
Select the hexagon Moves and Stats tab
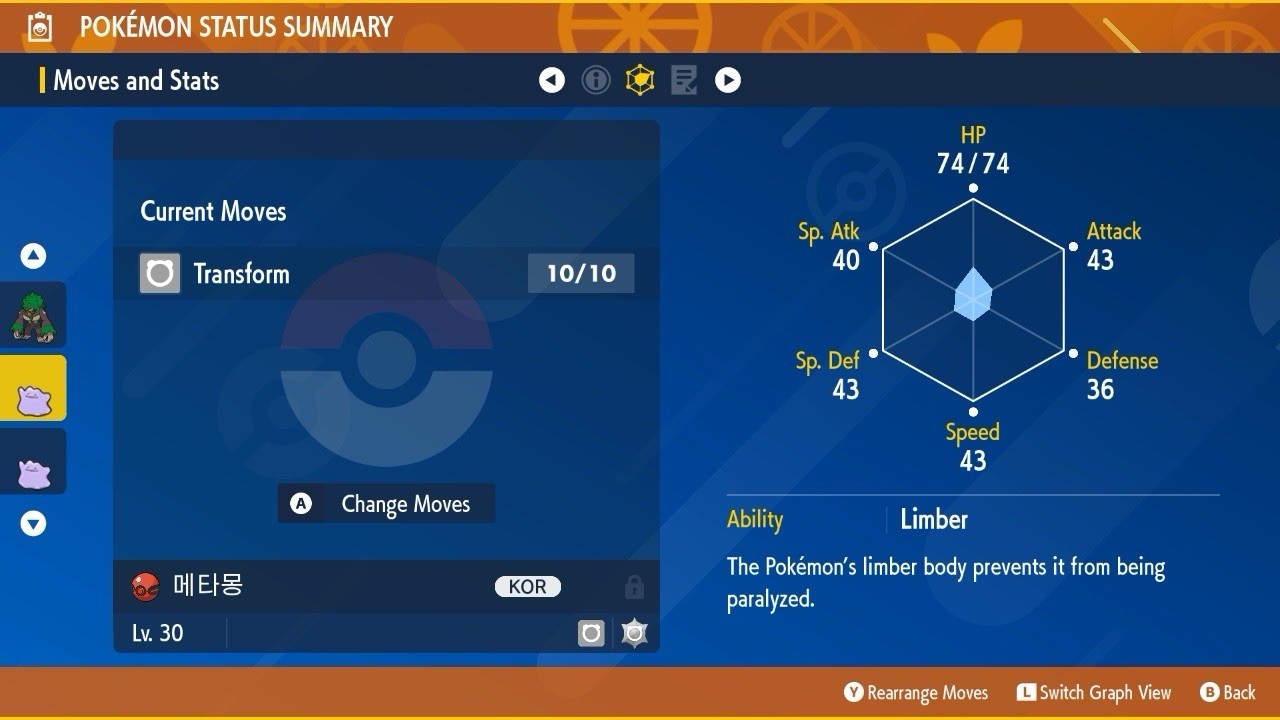pos(640,80)
